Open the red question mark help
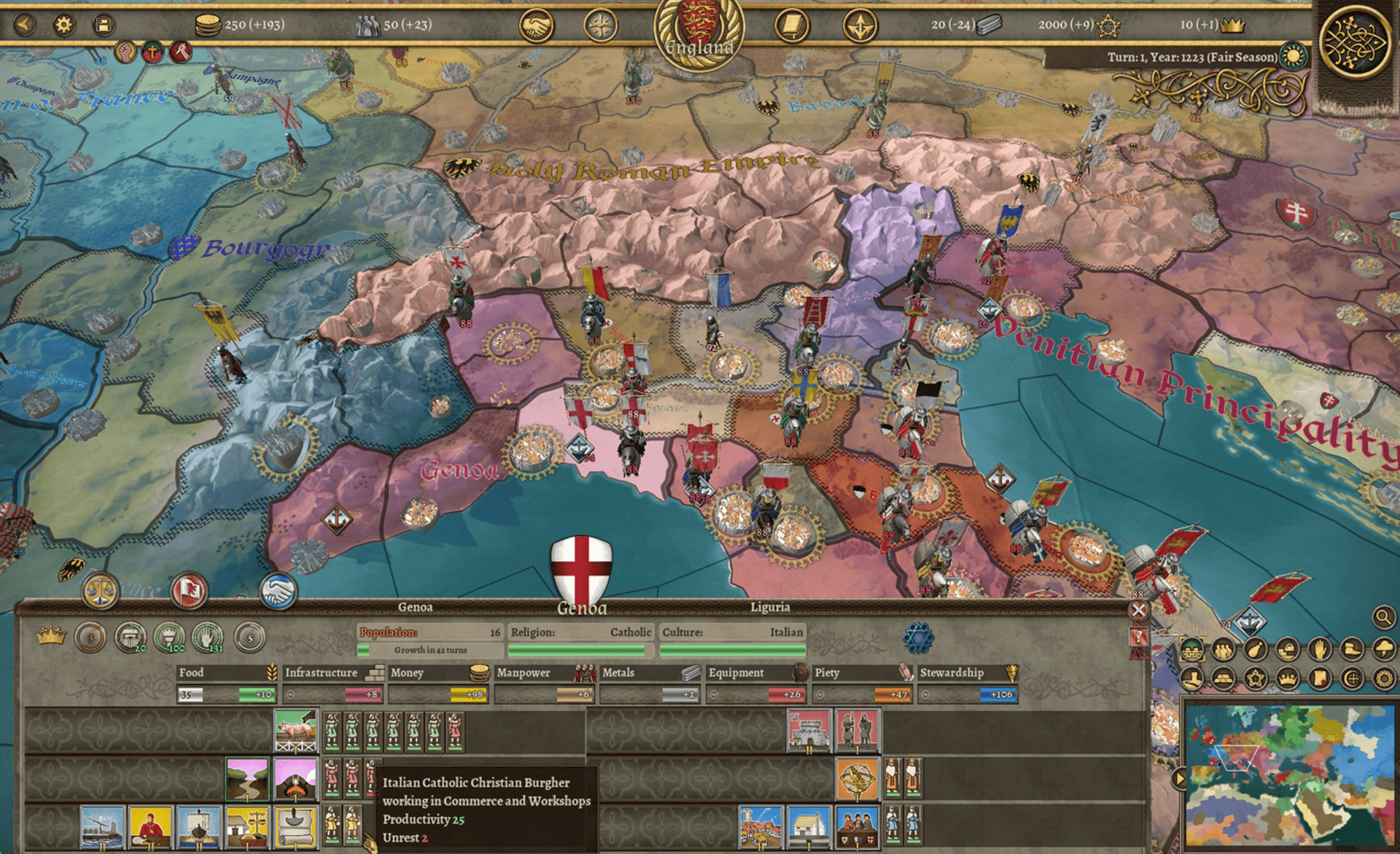Image resolution: width=1400 pixels, height=854 pixels. pos(1137,637)
